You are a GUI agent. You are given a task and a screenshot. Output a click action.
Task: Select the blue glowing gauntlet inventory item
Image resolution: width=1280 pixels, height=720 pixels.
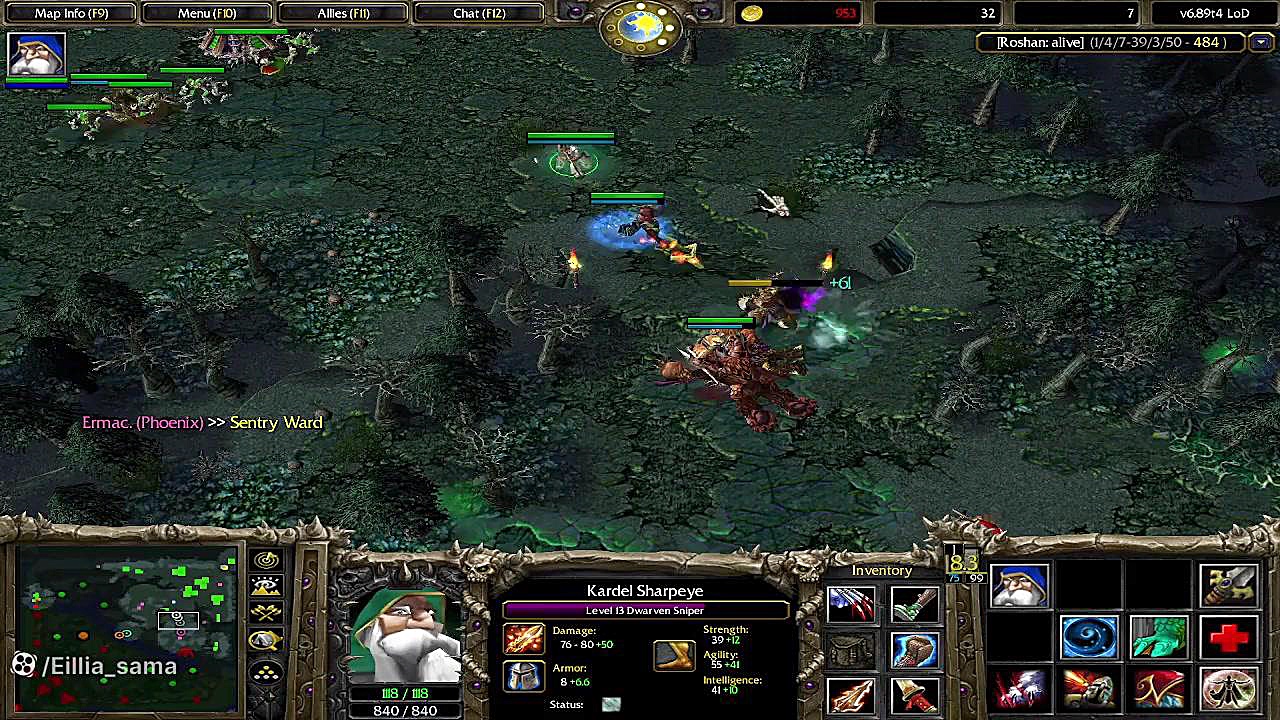click(x=914, y=650)
